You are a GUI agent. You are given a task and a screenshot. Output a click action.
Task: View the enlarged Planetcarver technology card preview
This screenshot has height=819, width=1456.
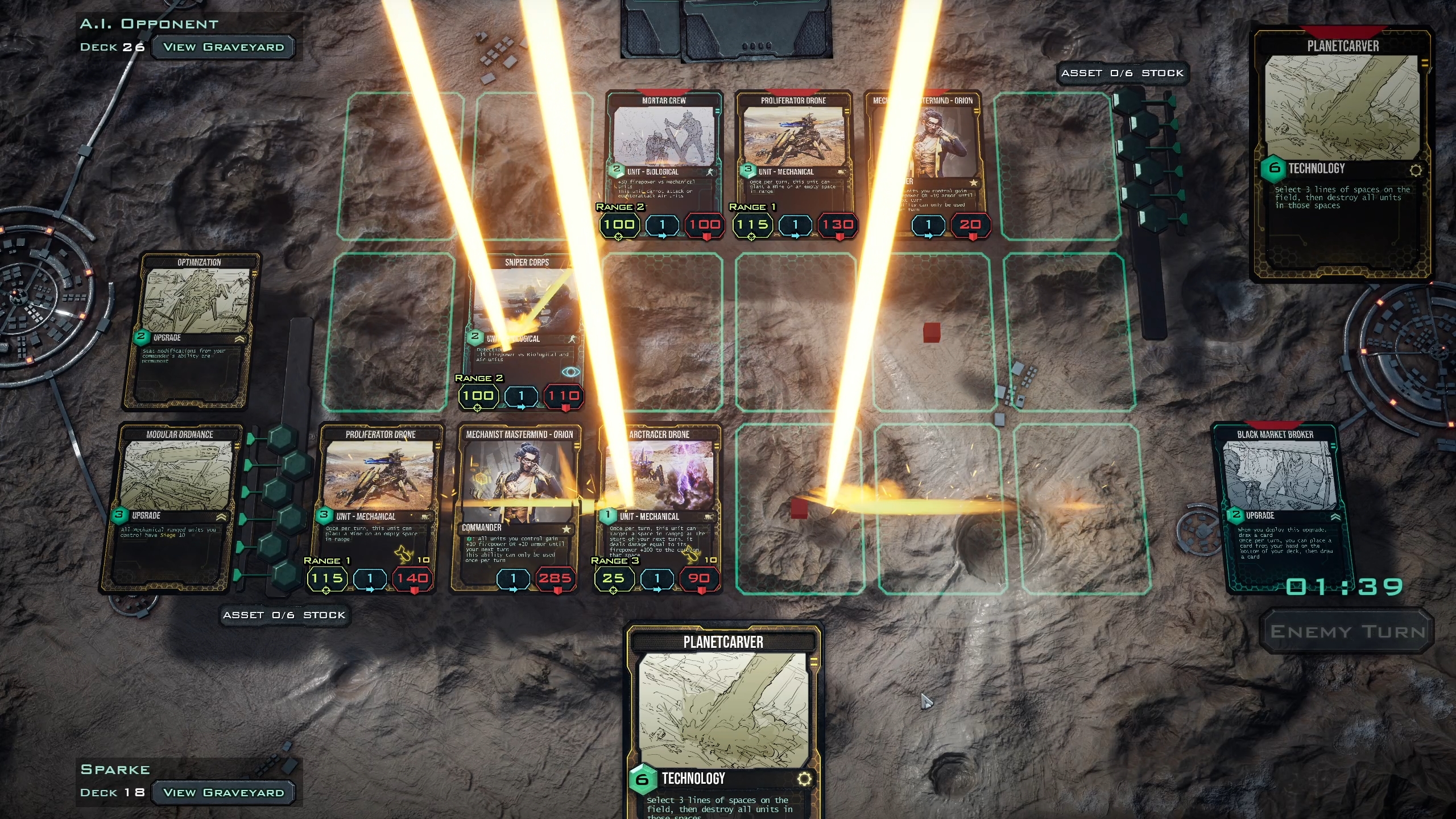coord(1342,154)
